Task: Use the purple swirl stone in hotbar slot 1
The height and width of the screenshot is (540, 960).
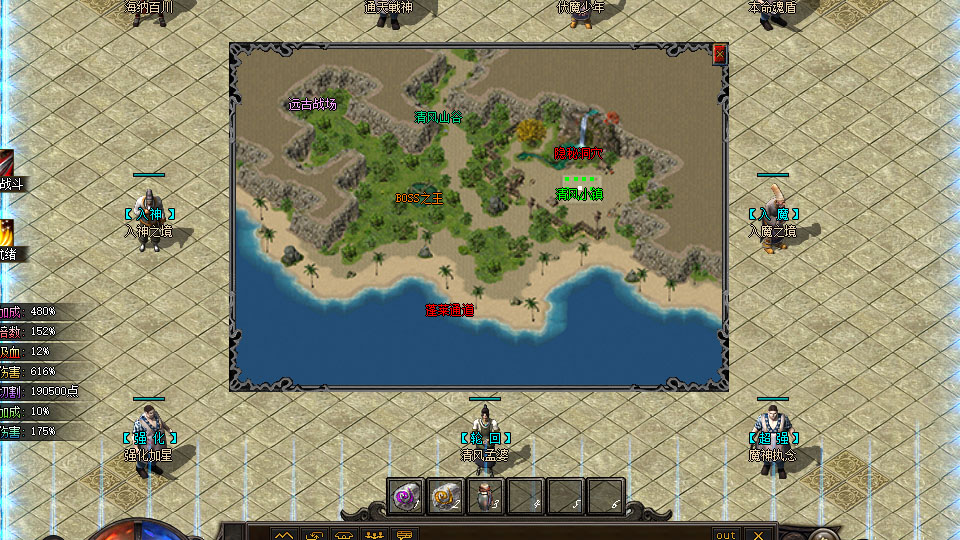Action: [x=406, y=495]
